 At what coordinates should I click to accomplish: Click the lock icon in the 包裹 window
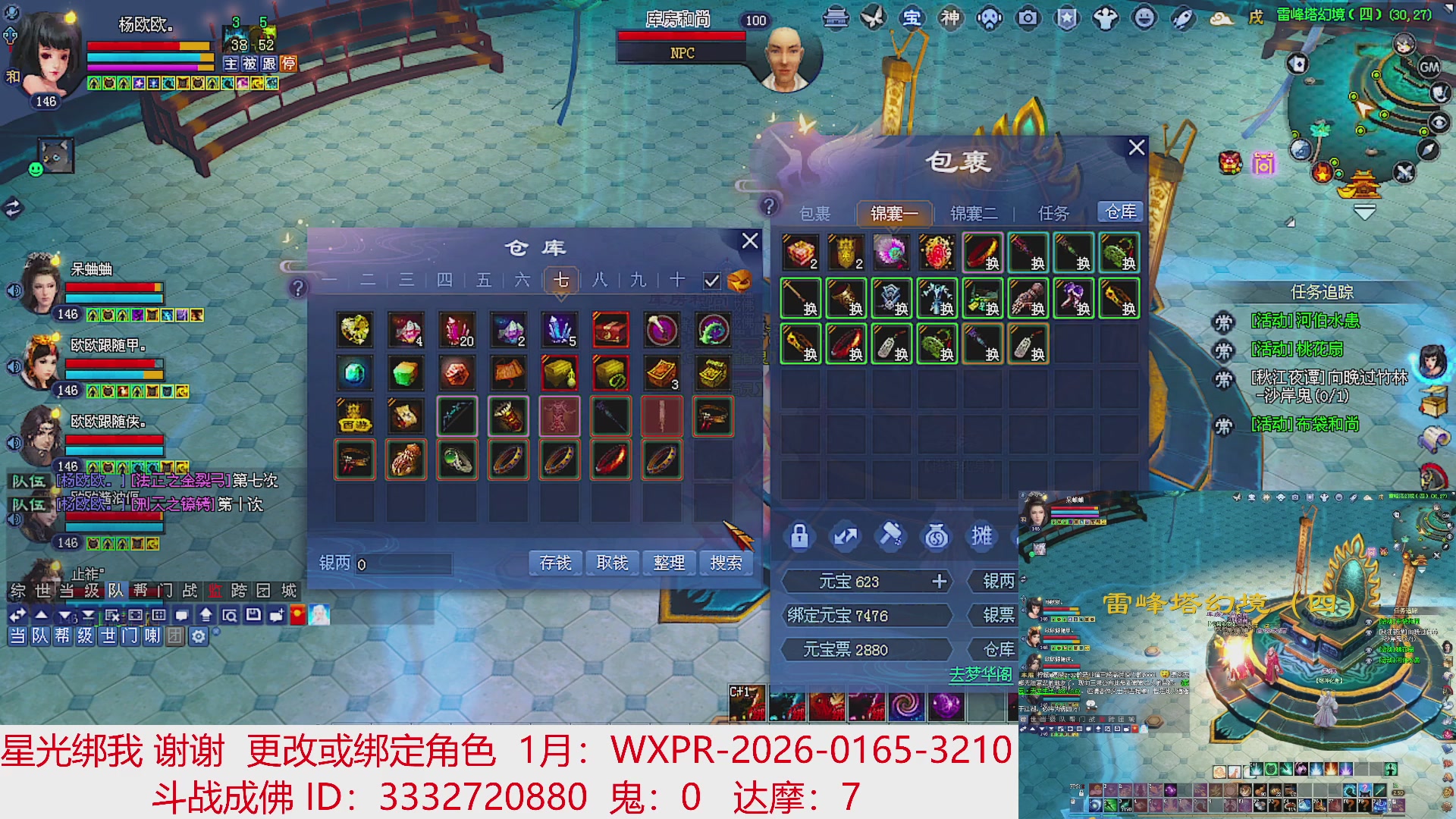[x=800, y=536]
